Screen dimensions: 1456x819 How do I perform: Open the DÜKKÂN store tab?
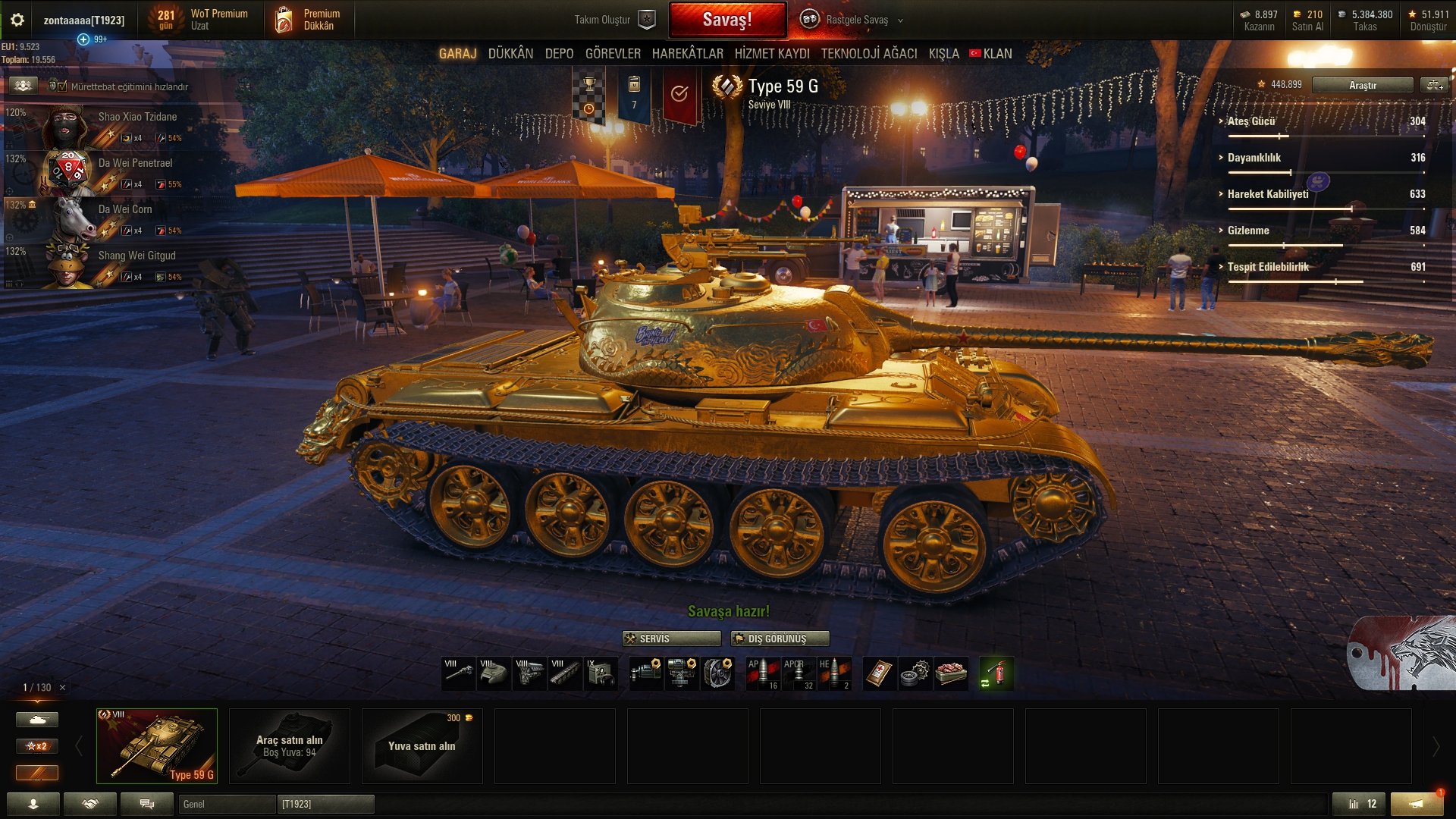click(510, 54)
